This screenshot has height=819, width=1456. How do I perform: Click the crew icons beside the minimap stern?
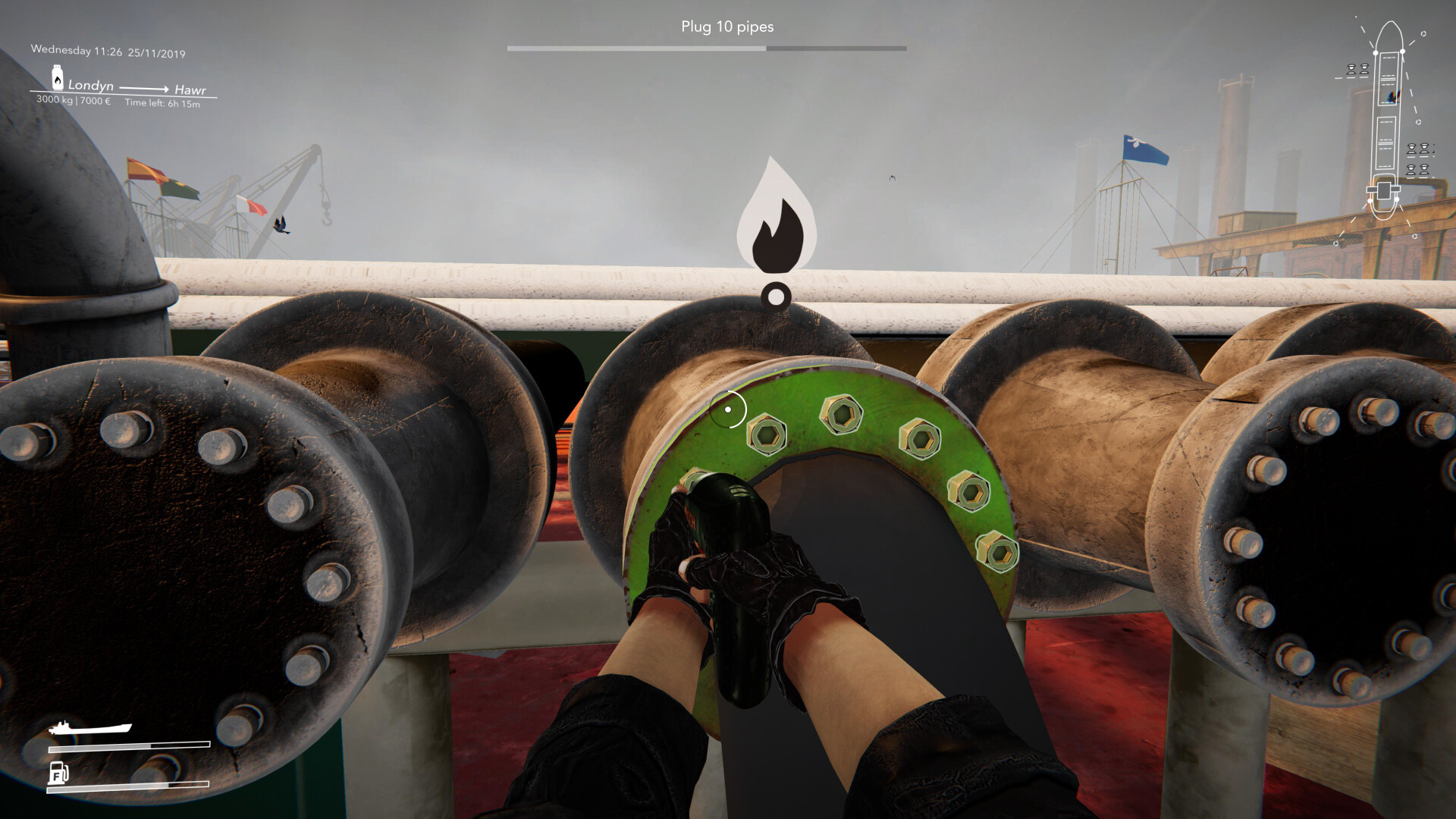point(1419,160)
